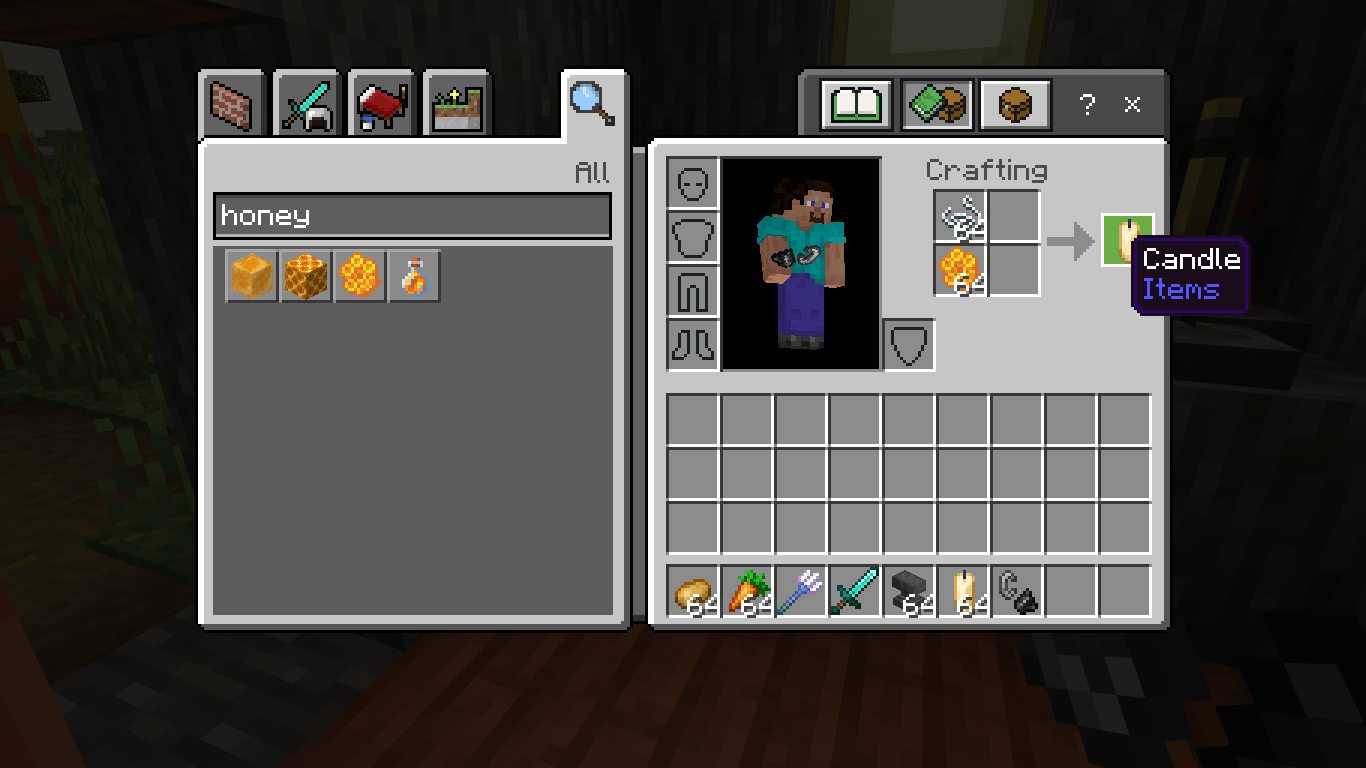Open the Equipment tab with sword icon
The width and height of the screenshot is (1366, 768).
click(305, 103)
